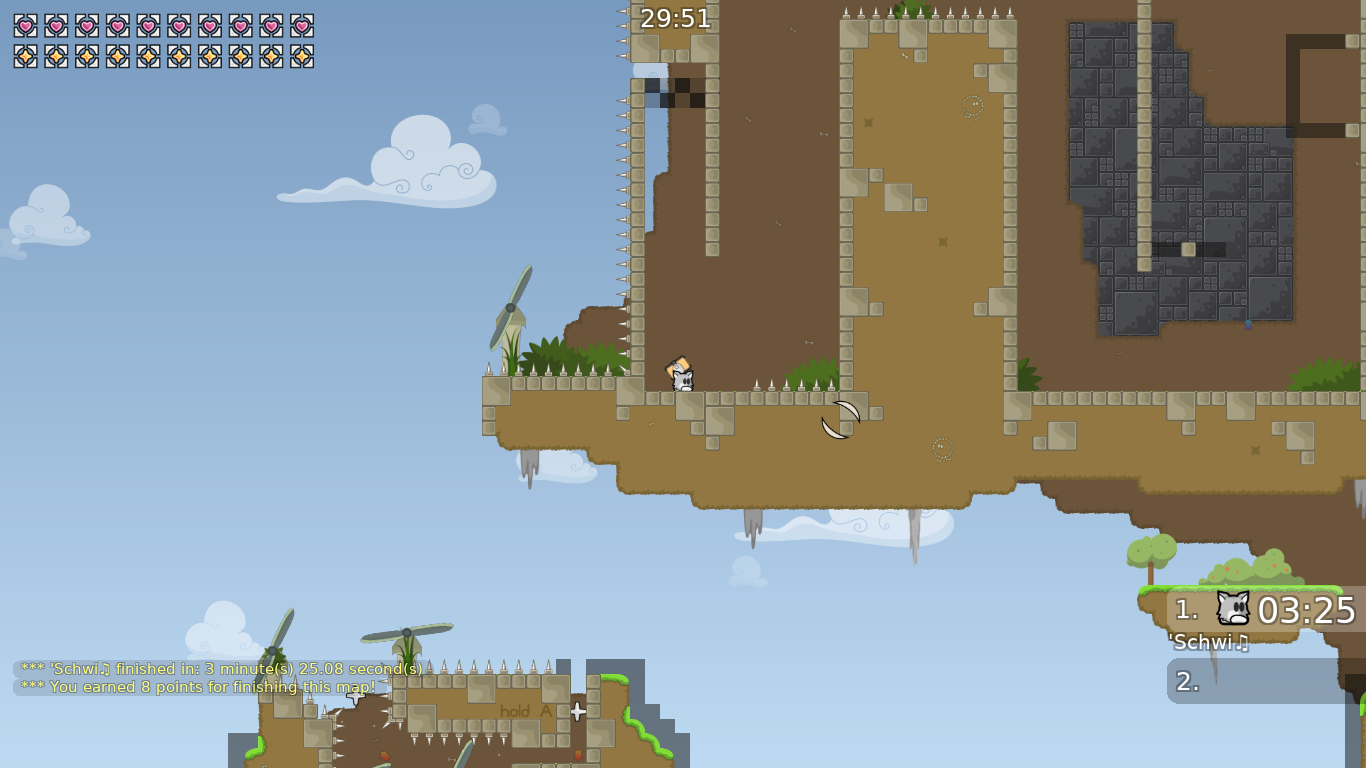Click the ninja sword near the tee
The image size is (1366, 768).
pyautogui.click(x=838, y=421)
